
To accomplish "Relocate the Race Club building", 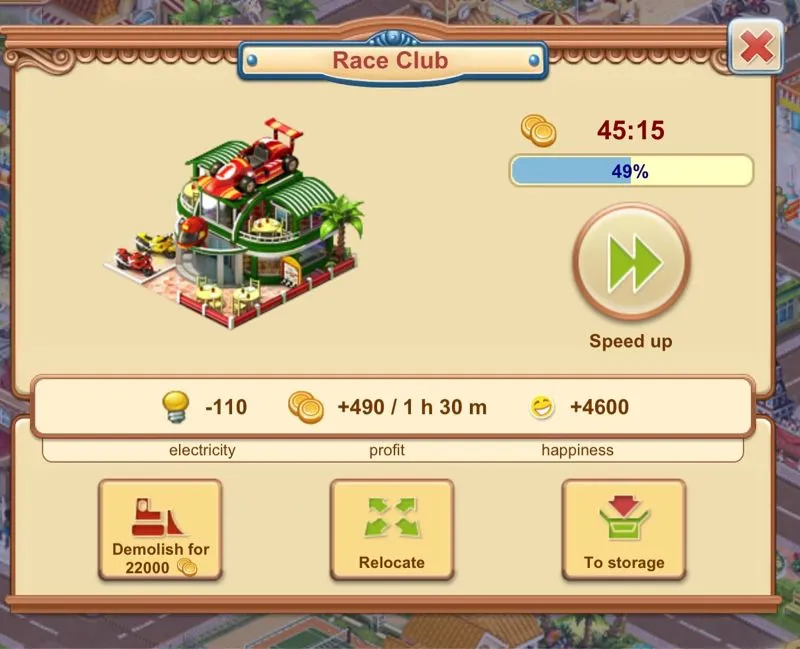I will tap(392, 530).
